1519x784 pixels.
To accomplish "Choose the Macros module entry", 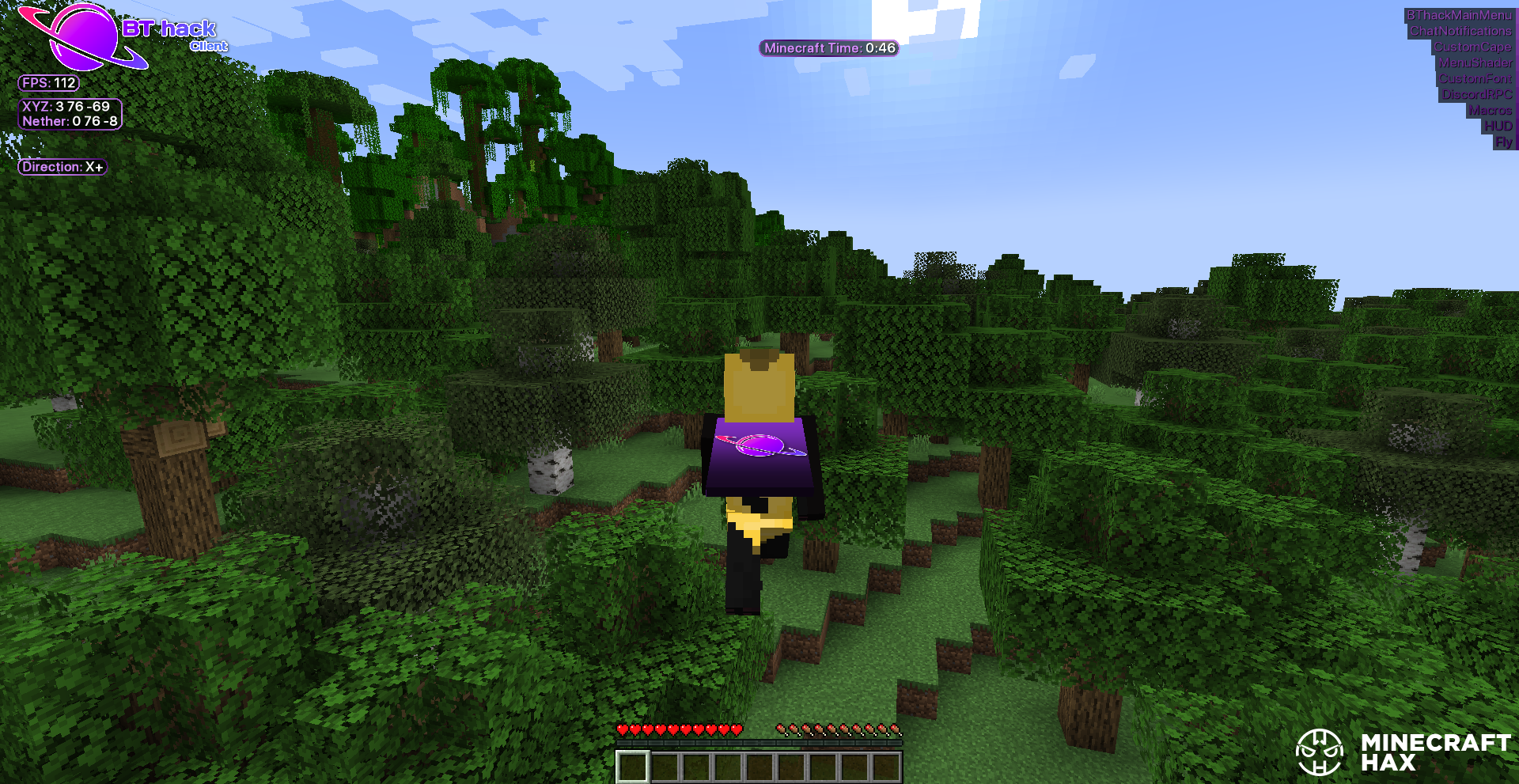I will [1490, 110].
